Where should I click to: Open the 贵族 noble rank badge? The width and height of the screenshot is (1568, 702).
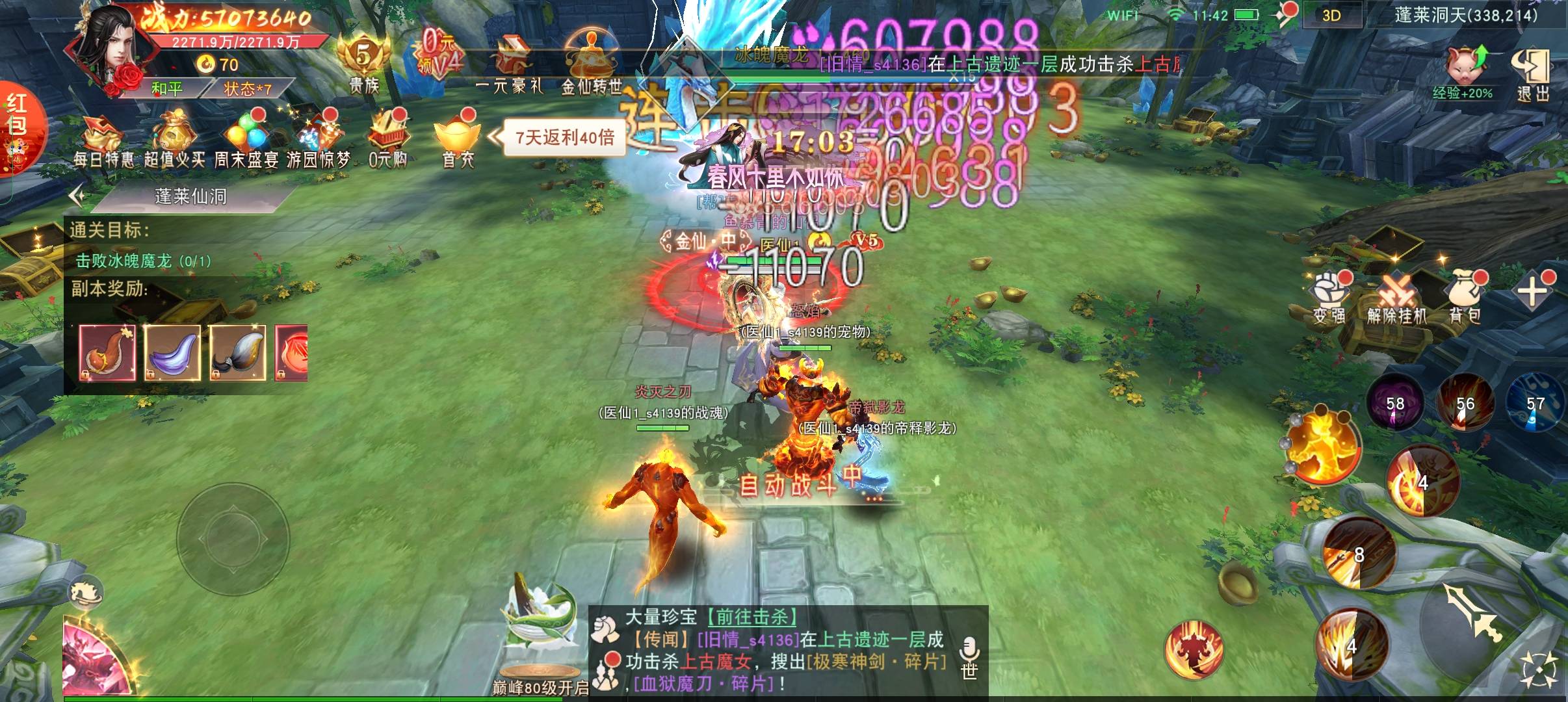coord(363,65)
